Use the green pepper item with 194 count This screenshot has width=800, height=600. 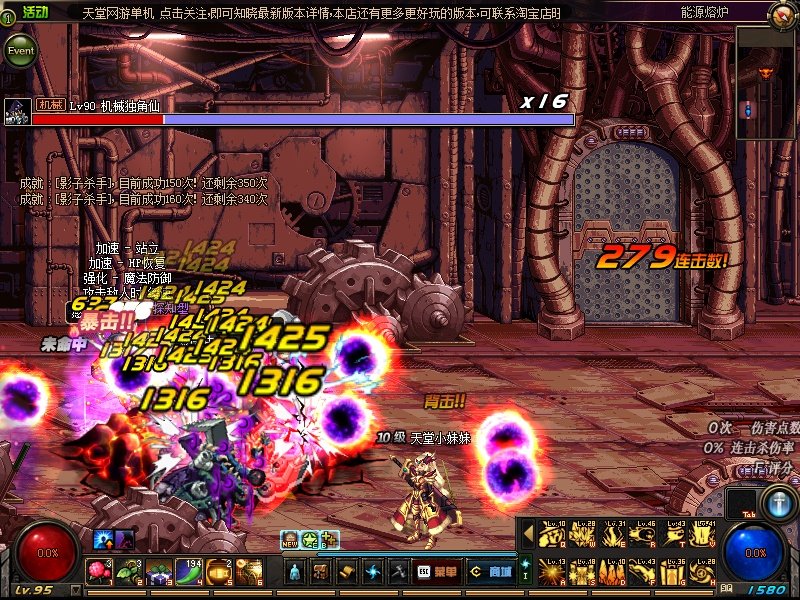point(189,572)
